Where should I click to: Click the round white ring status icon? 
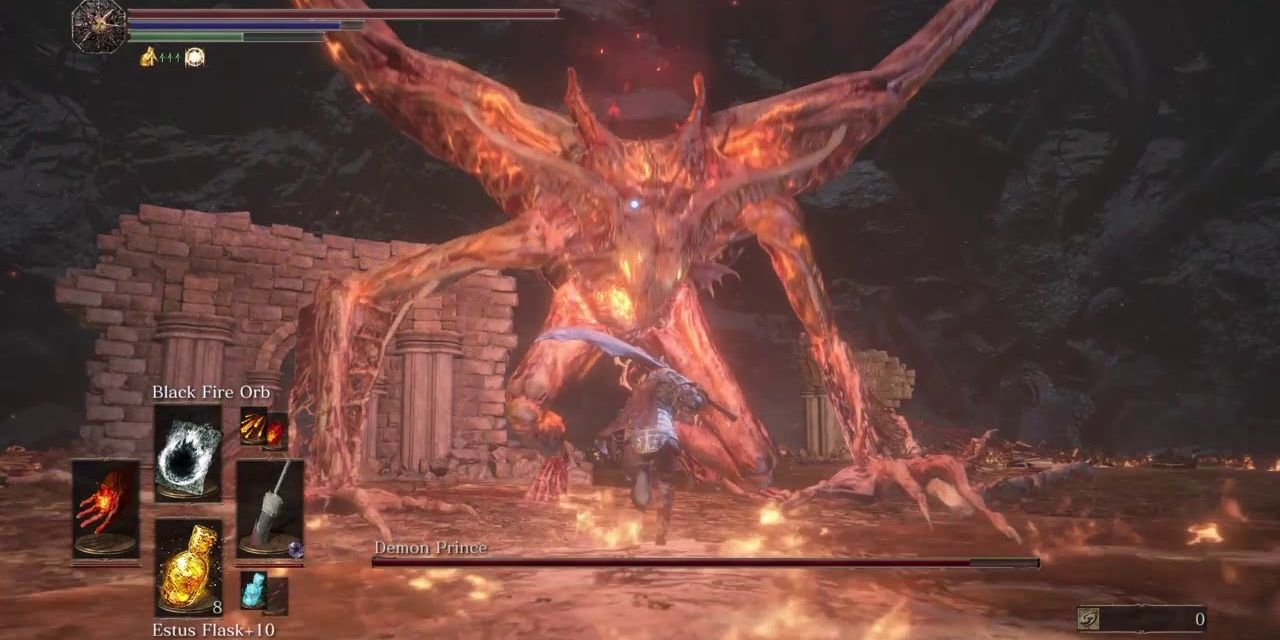pyautogui.click(x=194, y=57)
